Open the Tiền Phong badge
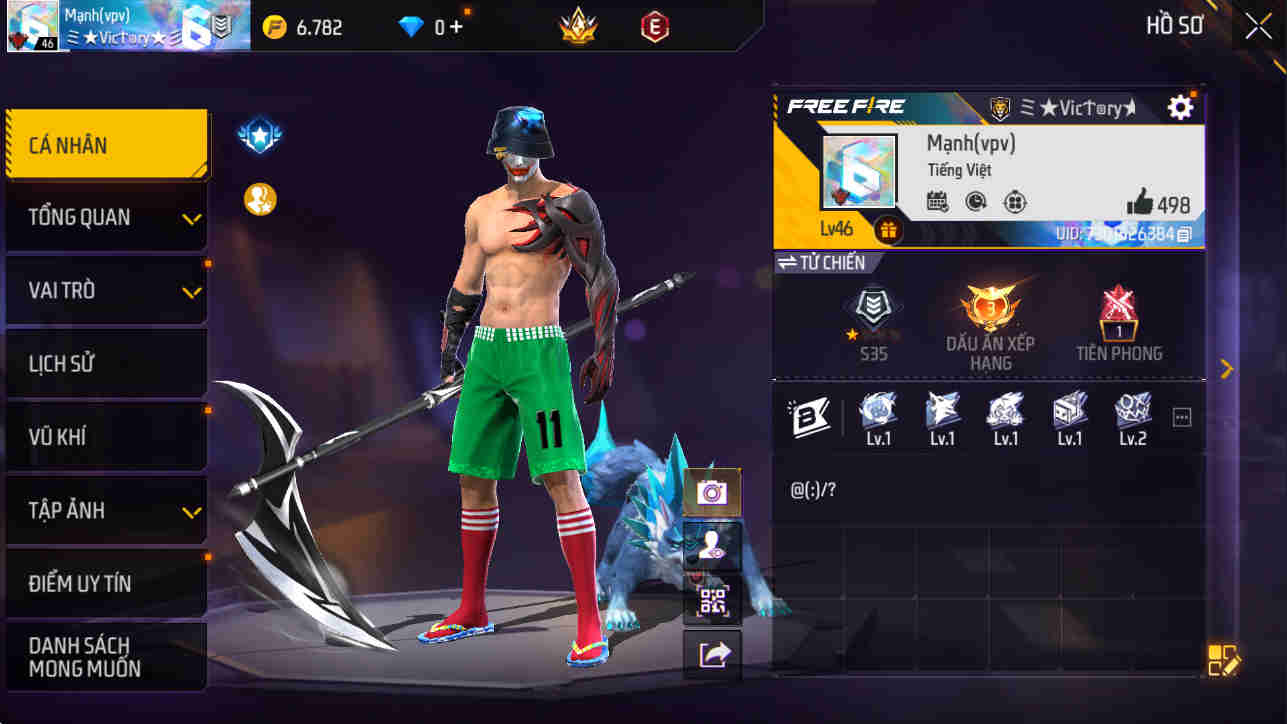 point(1120,312)
